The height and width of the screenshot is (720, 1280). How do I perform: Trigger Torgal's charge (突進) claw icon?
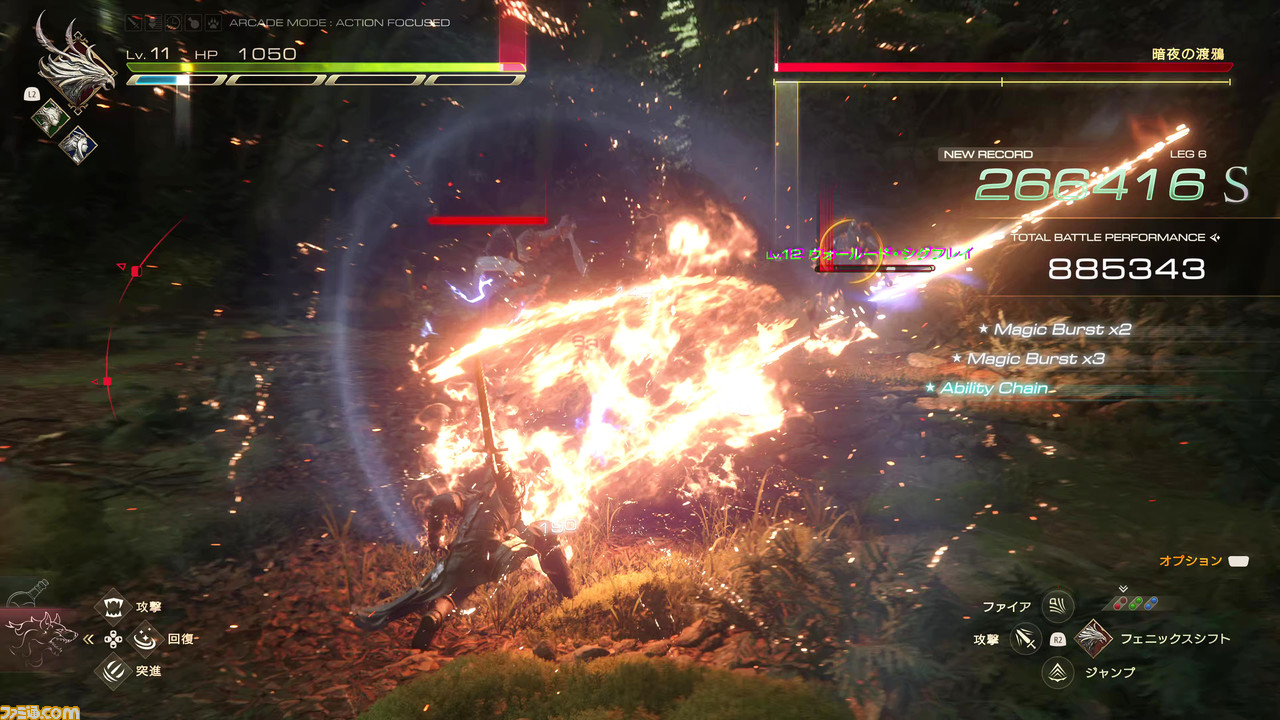pos(113,671)
